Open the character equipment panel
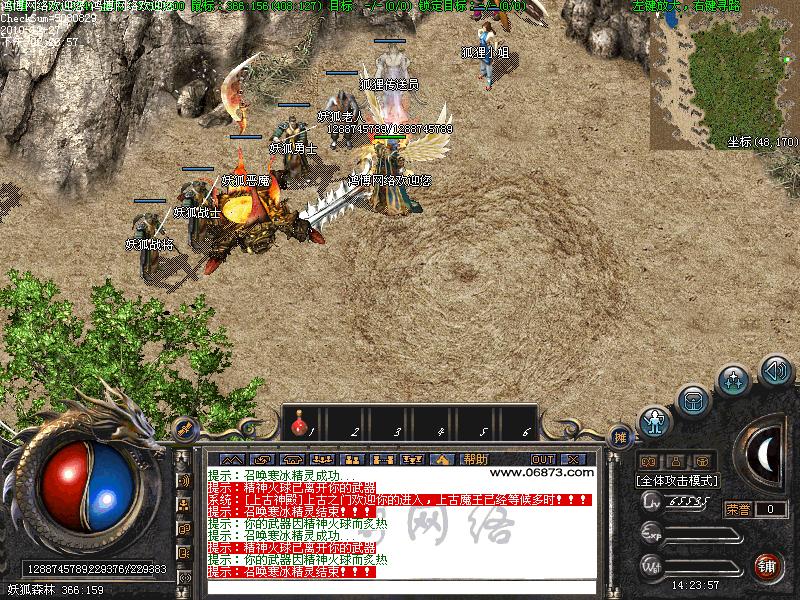800x600 pixels. coord(655,422)
